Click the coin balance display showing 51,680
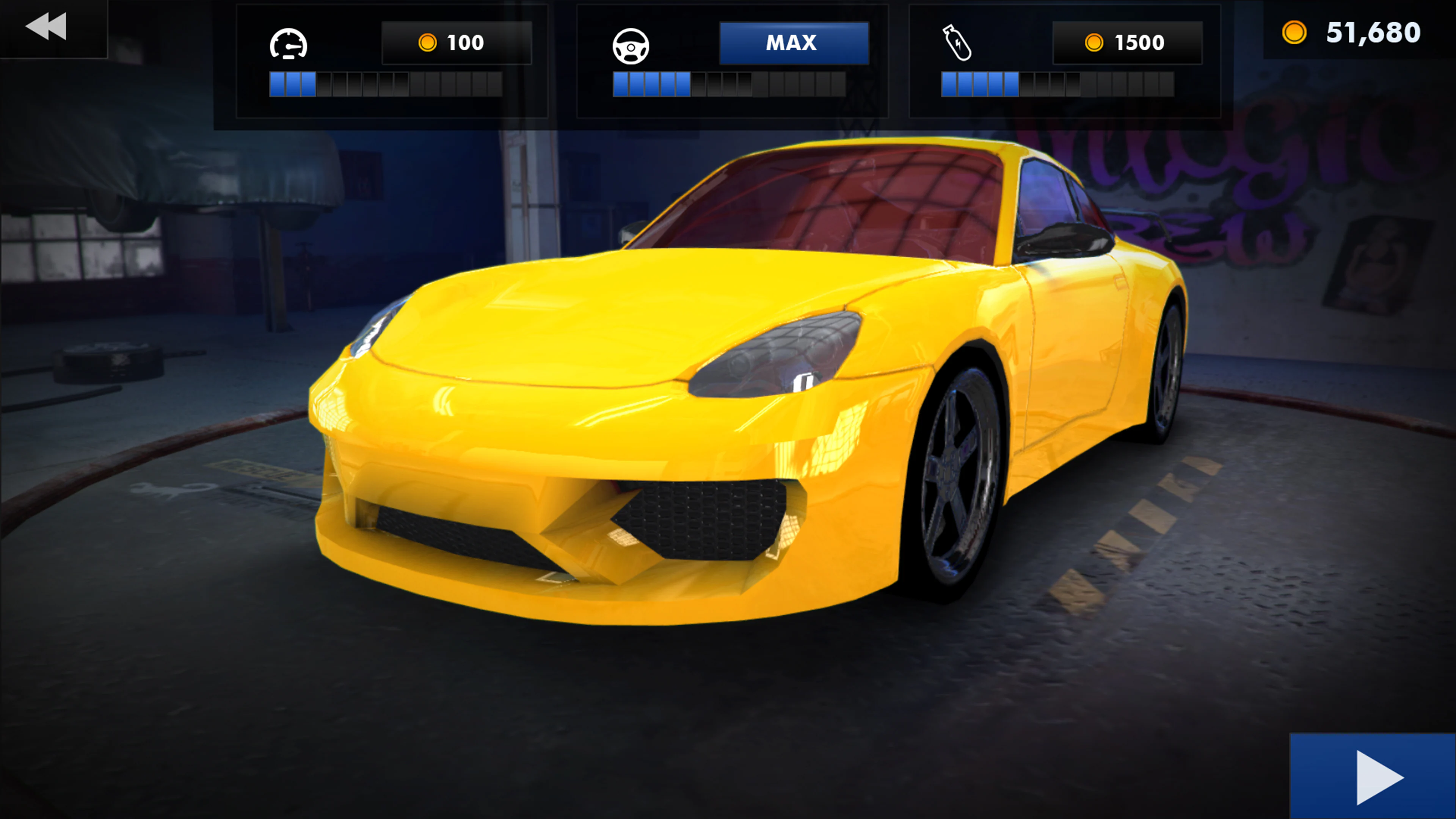Viewport: 1456px width, 819px height. coord(1357,34)
